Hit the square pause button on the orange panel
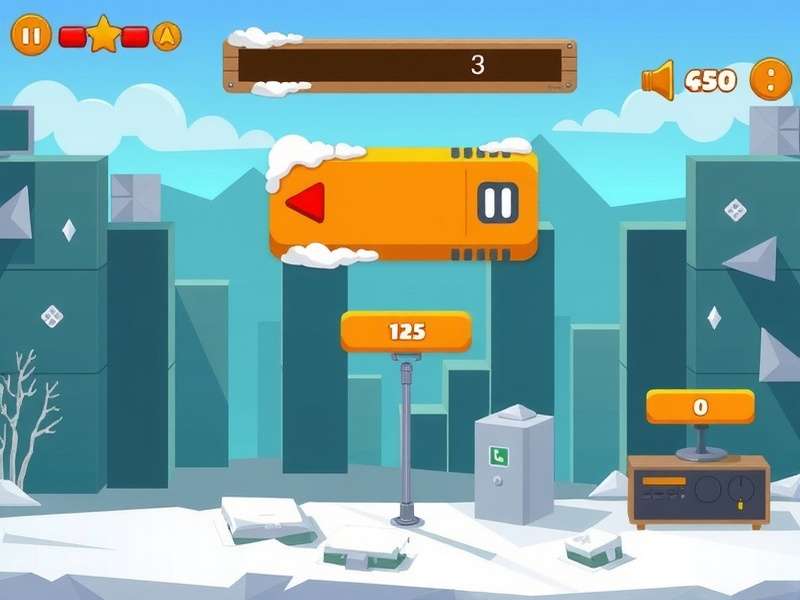This screenshot has width=800, height=600. pos(497,203)
